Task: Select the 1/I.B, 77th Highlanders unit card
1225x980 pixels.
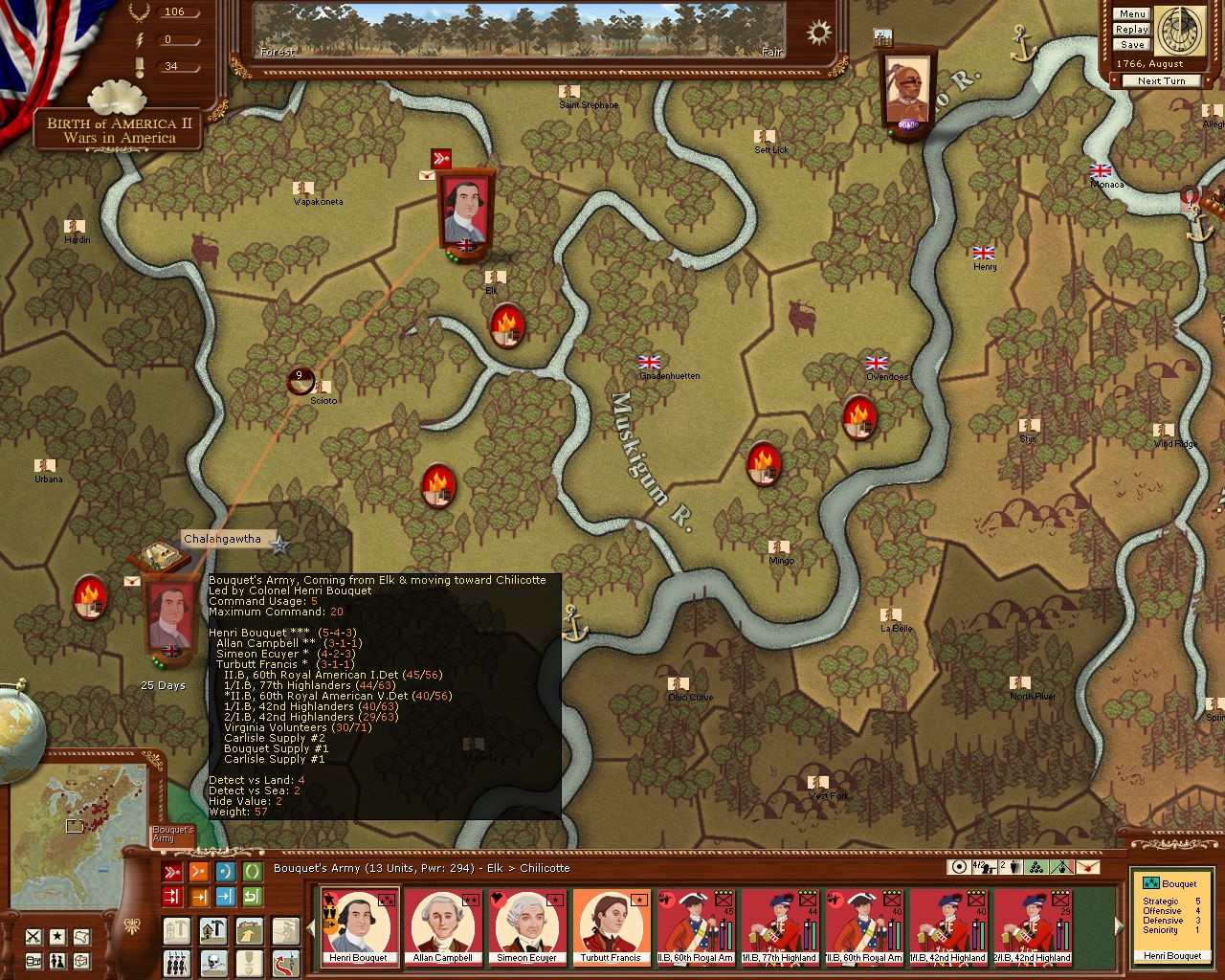Action: 779,926
